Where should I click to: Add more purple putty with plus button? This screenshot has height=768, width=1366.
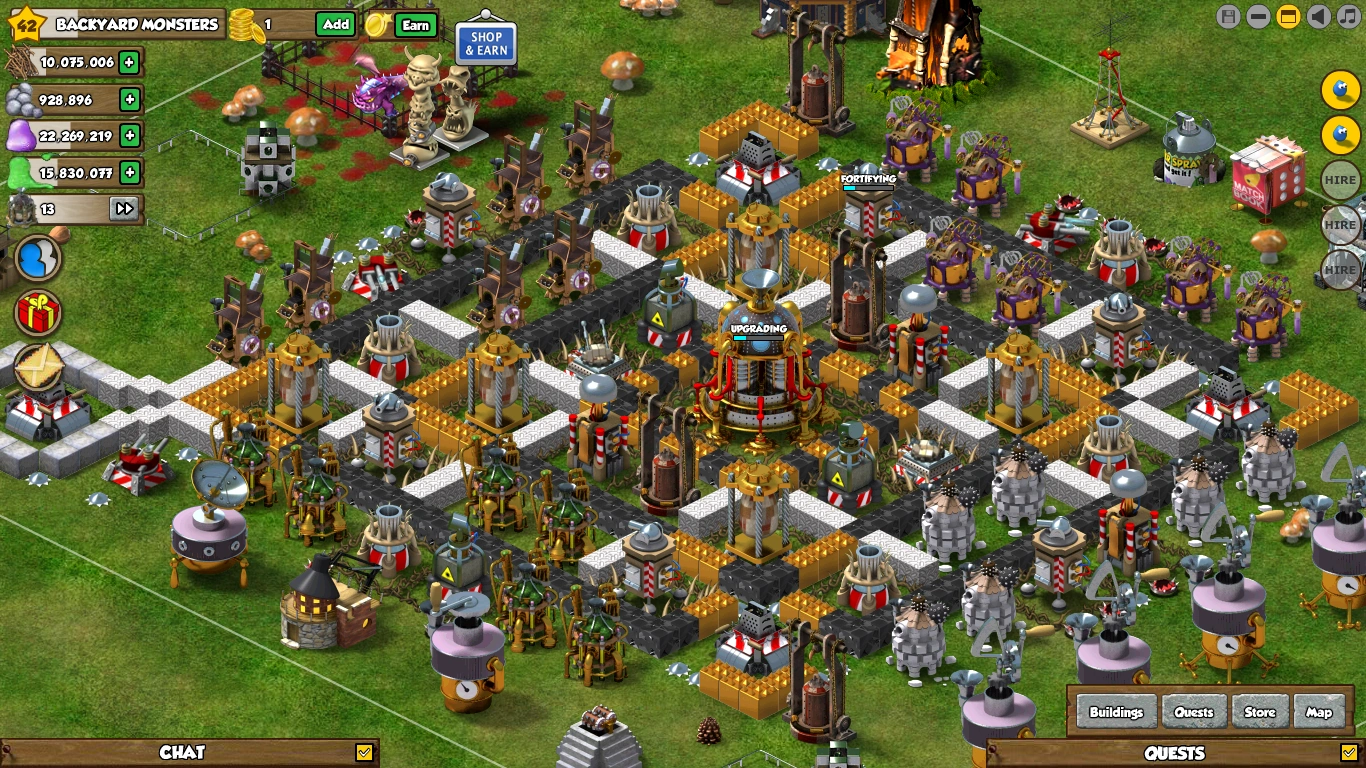tap(129, 135)
